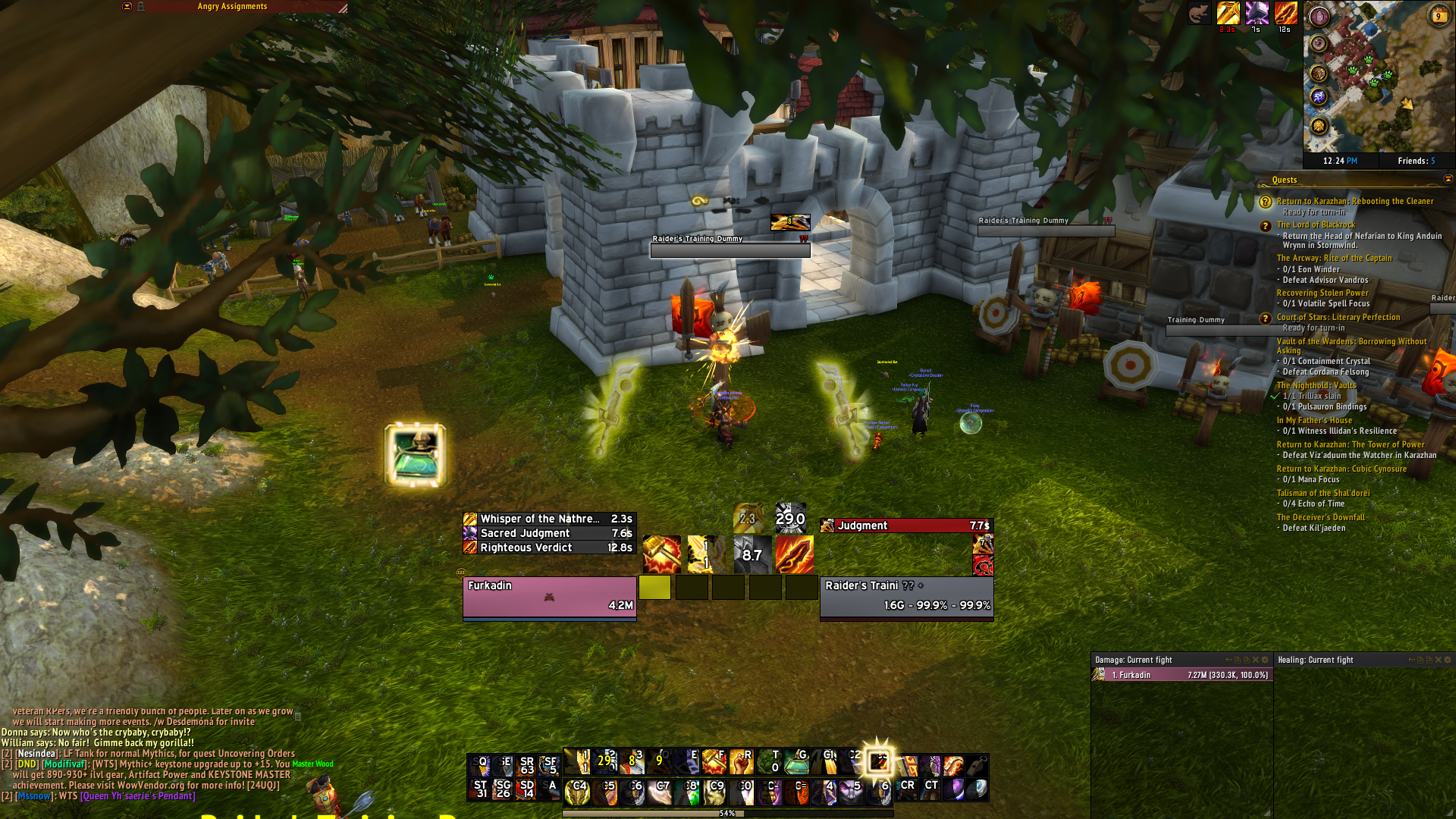Screen dimensions: 1456x819
Task: Open settings gear of Damage meter window
Action: 1264,660
